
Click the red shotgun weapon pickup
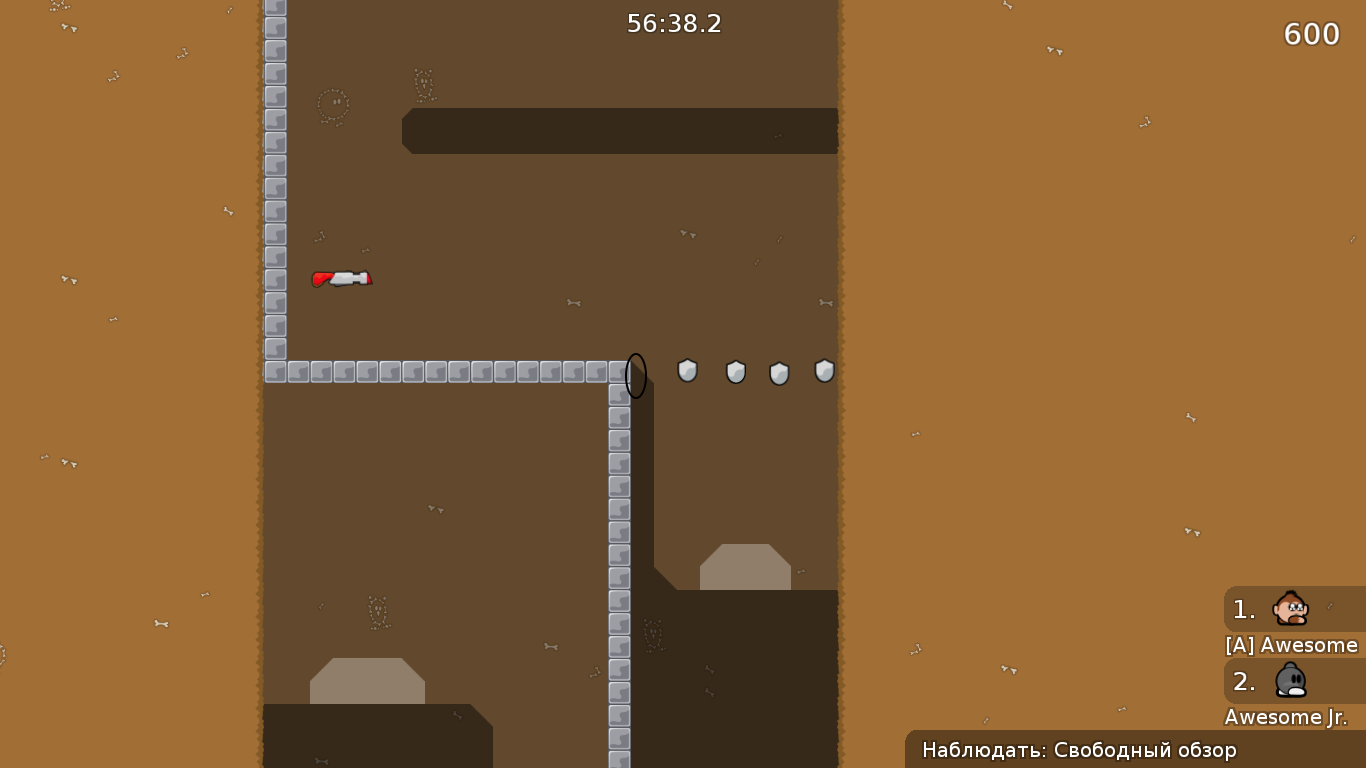pyautogui.click(x=343, y=279)
